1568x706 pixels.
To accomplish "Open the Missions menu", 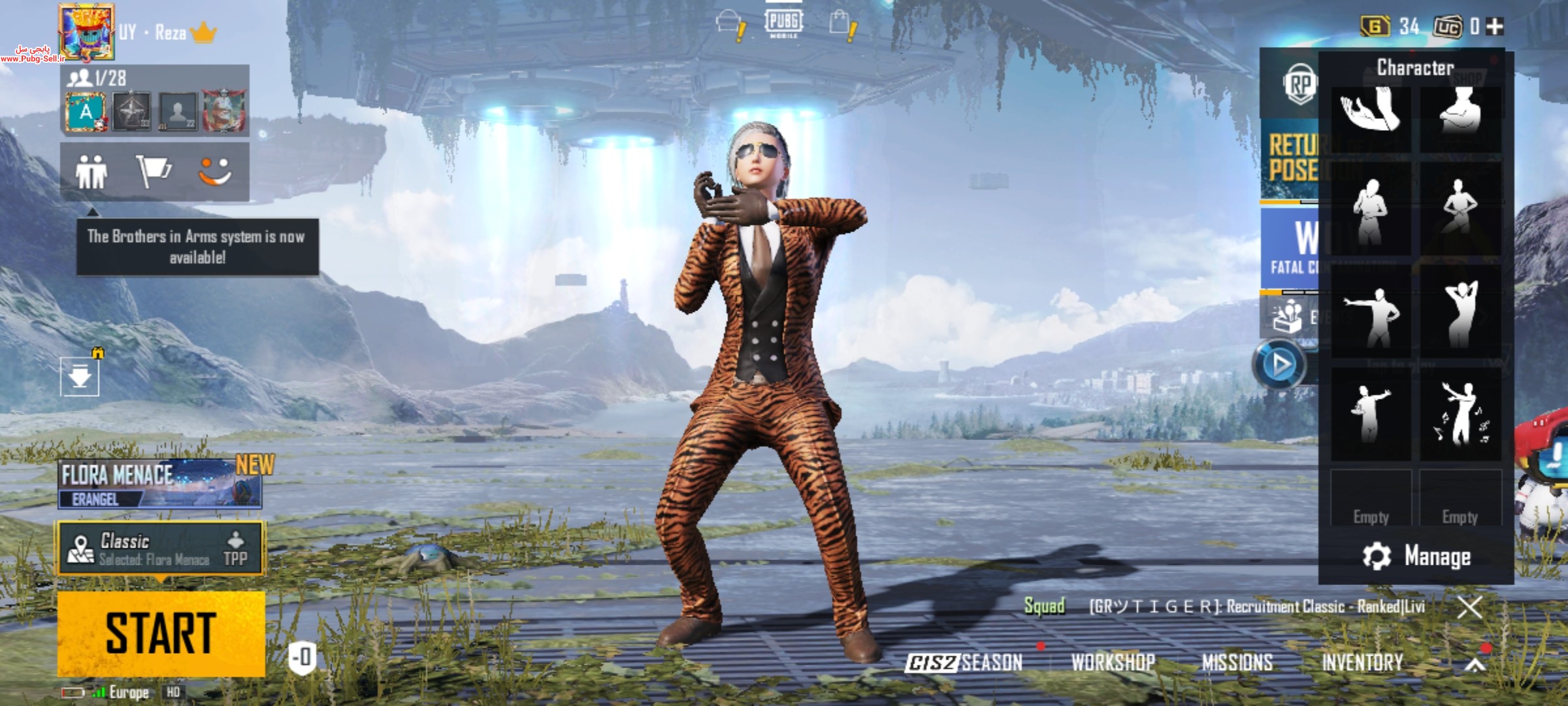I will 1237,663.
